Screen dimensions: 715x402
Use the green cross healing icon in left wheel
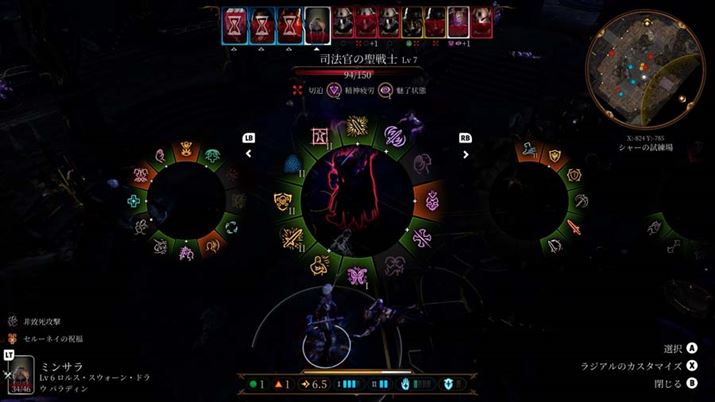click(x=135, y=201)
